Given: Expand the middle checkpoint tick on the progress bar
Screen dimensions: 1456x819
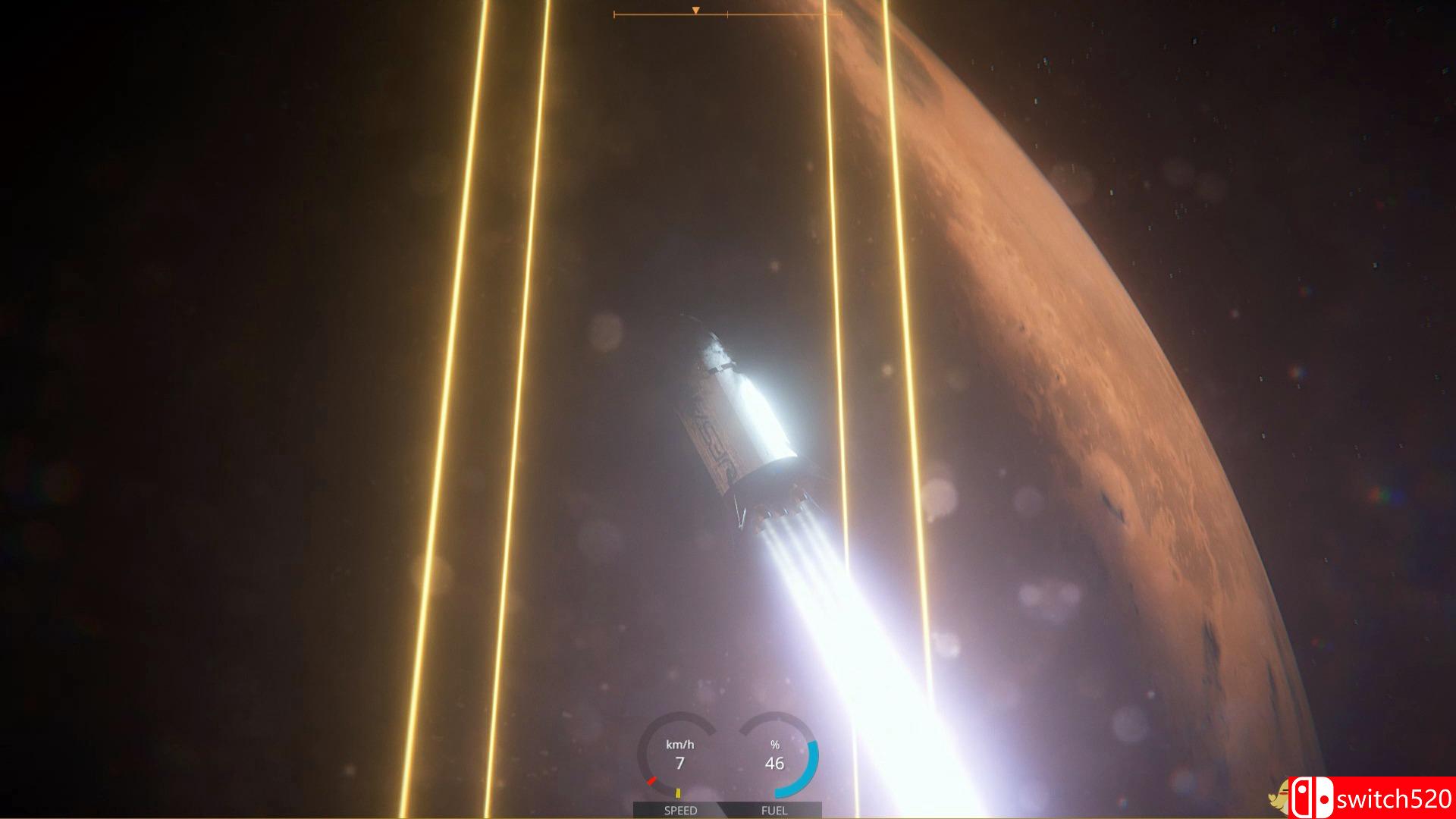Looking at the screenshot, I should (x=727, y=14).
